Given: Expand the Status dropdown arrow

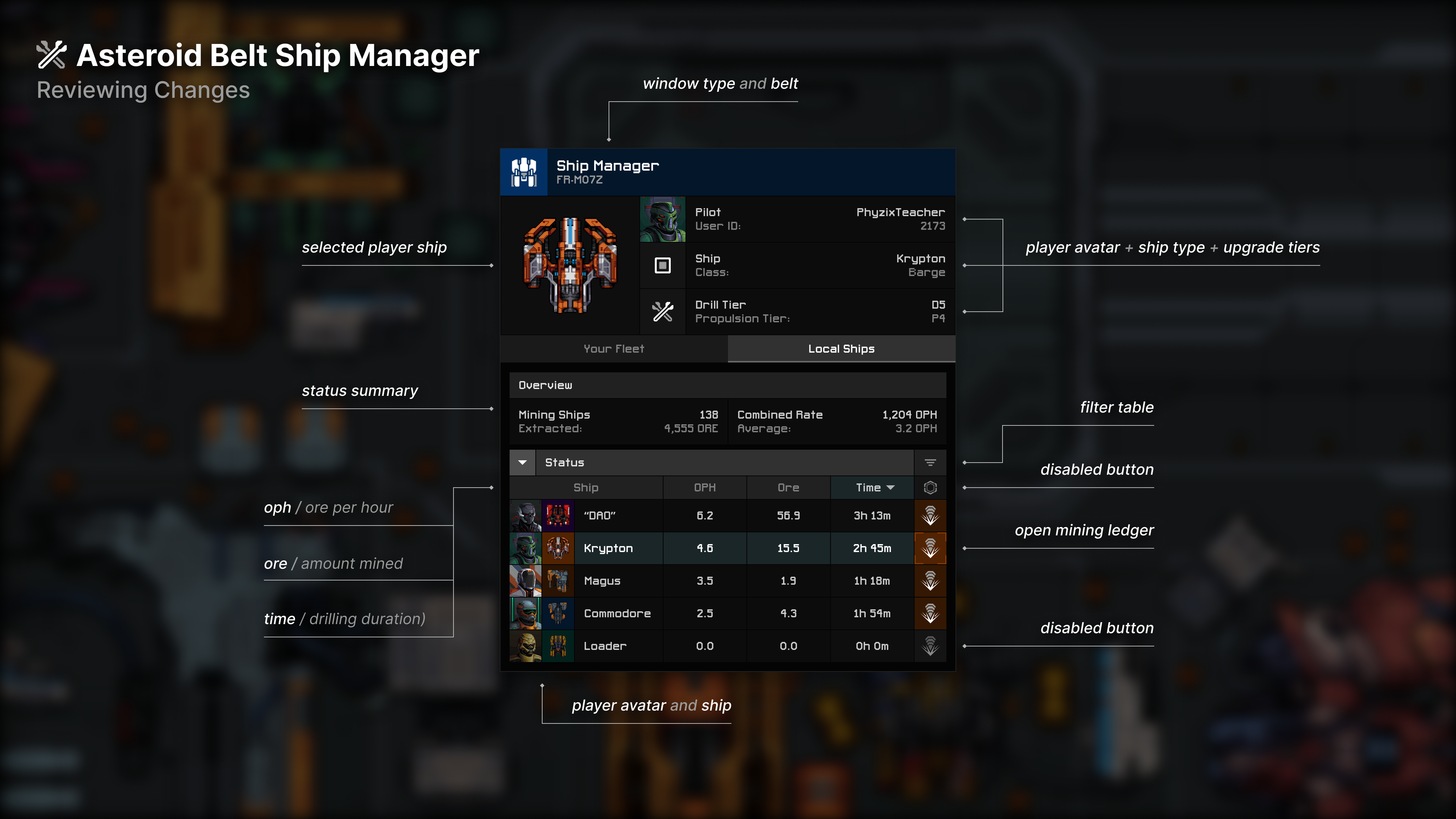Looking at the screenshot, I should pos(522,462).
